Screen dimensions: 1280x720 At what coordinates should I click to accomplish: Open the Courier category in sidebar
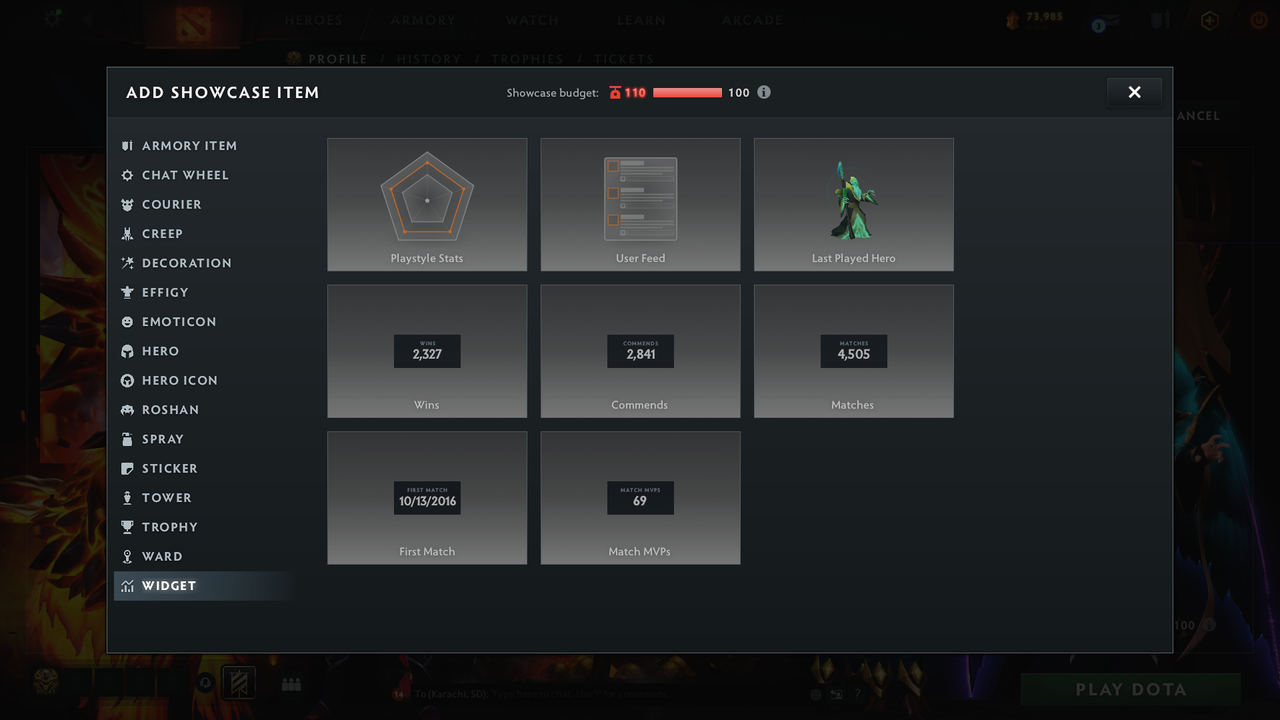171,204
